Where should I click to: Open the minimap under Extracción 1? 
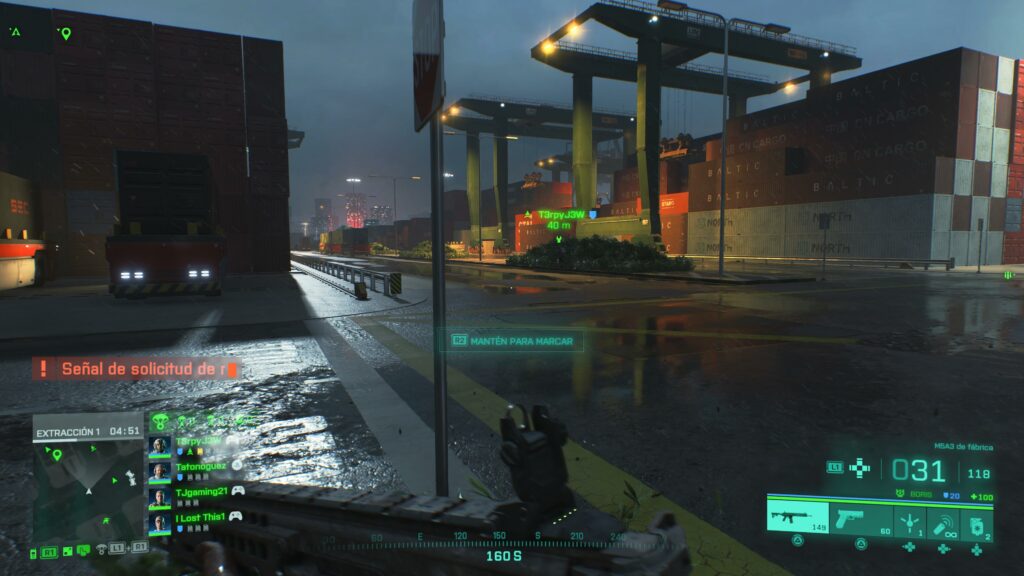pyautogui.click(x=88, y=490)
